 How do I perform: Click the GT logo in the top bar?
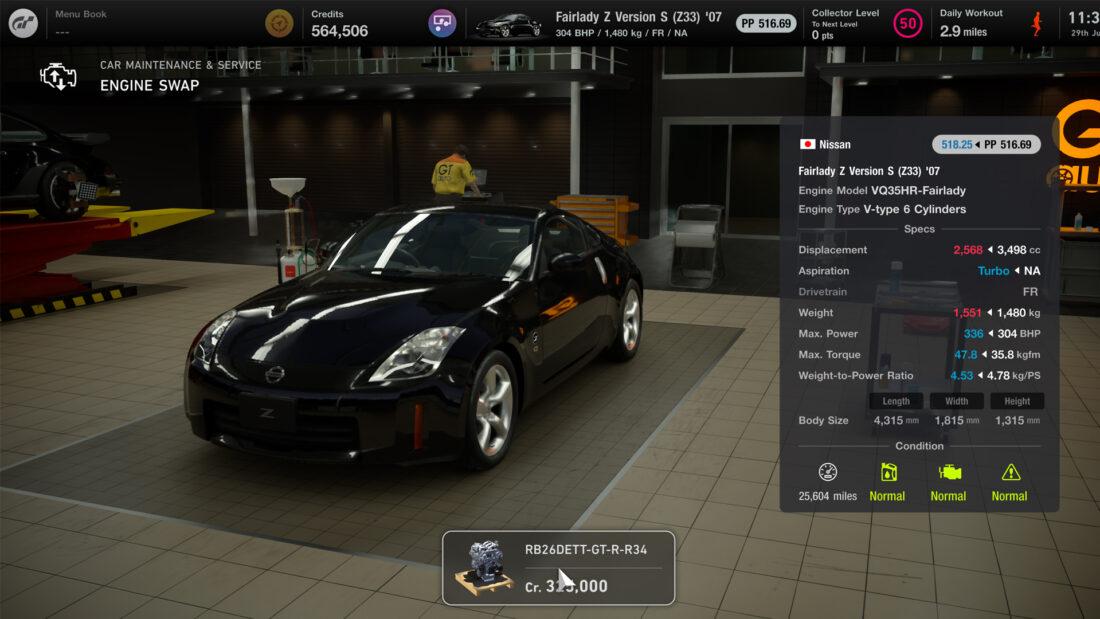click(x=23, y=23)
